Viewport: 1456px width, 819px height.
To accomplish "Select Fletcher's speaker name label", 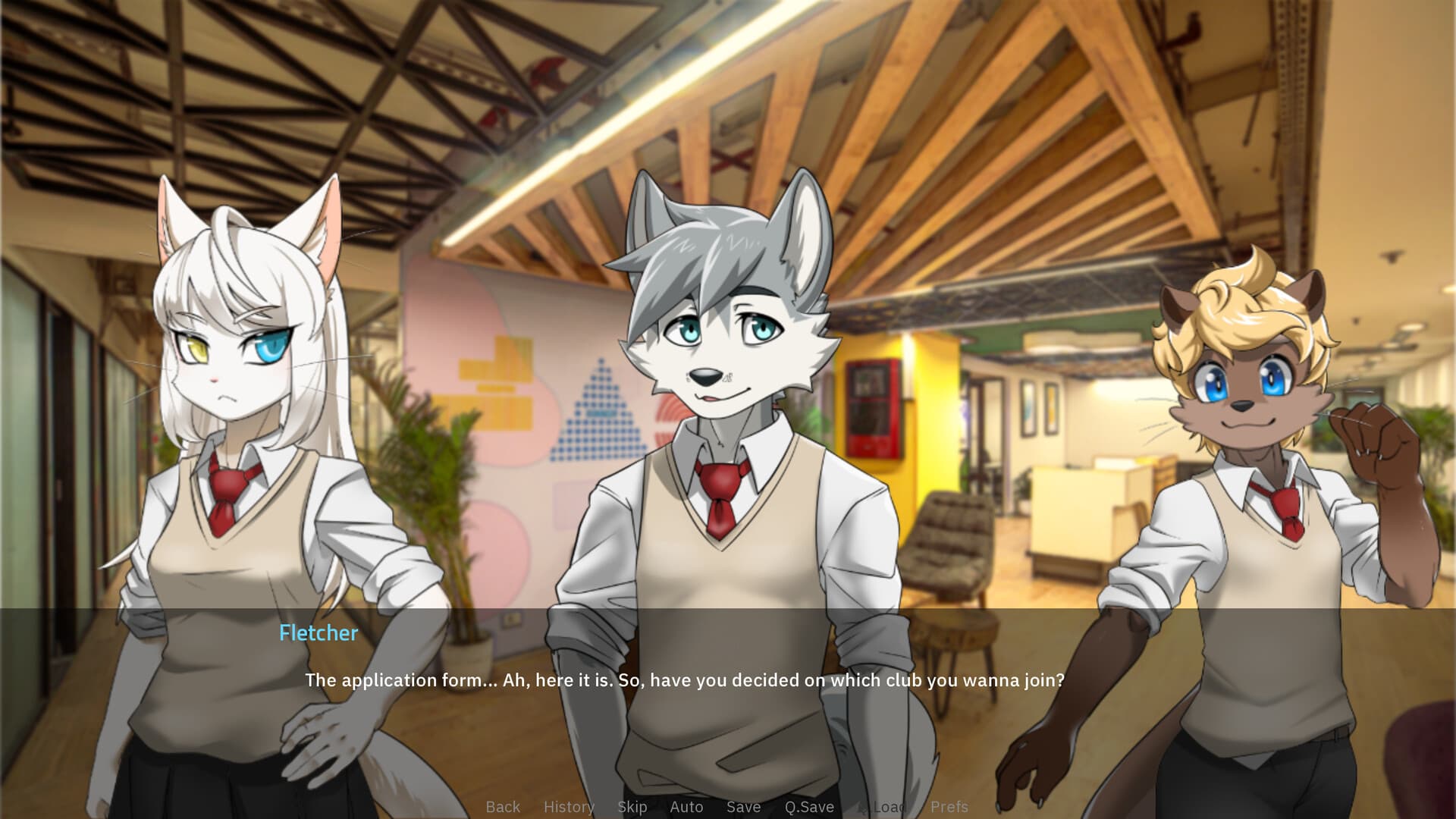I will [318, 633].
